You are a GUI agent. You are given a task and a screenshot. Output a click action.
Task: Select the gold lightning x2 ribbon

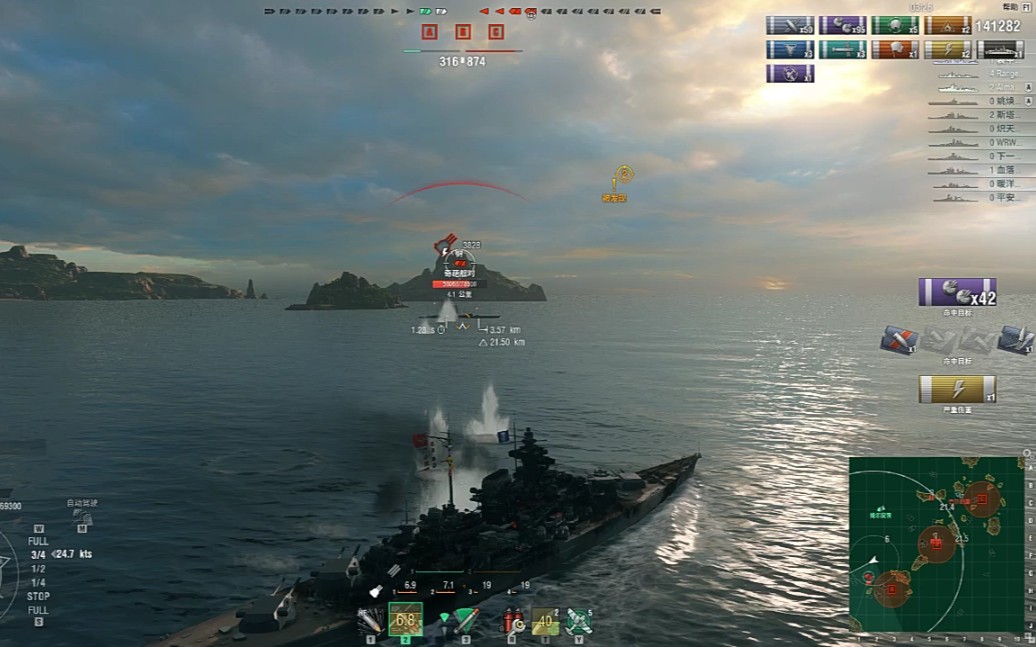pos(947,49)
